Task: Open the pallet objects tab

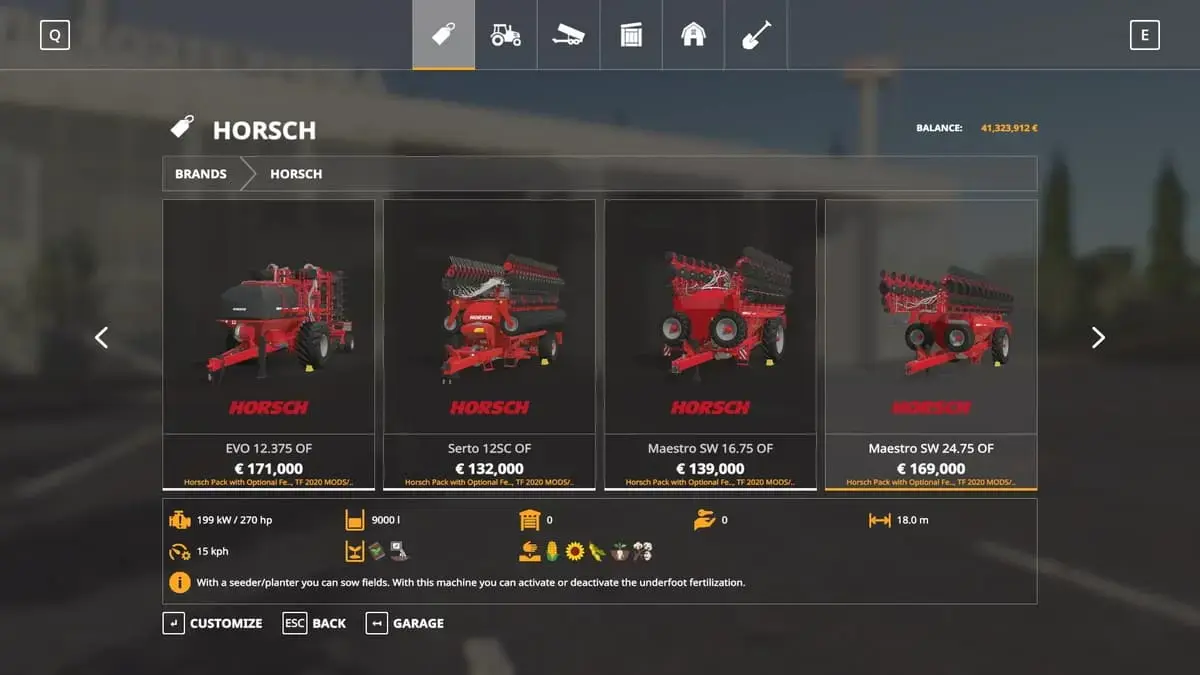Action: coord(631,35)
